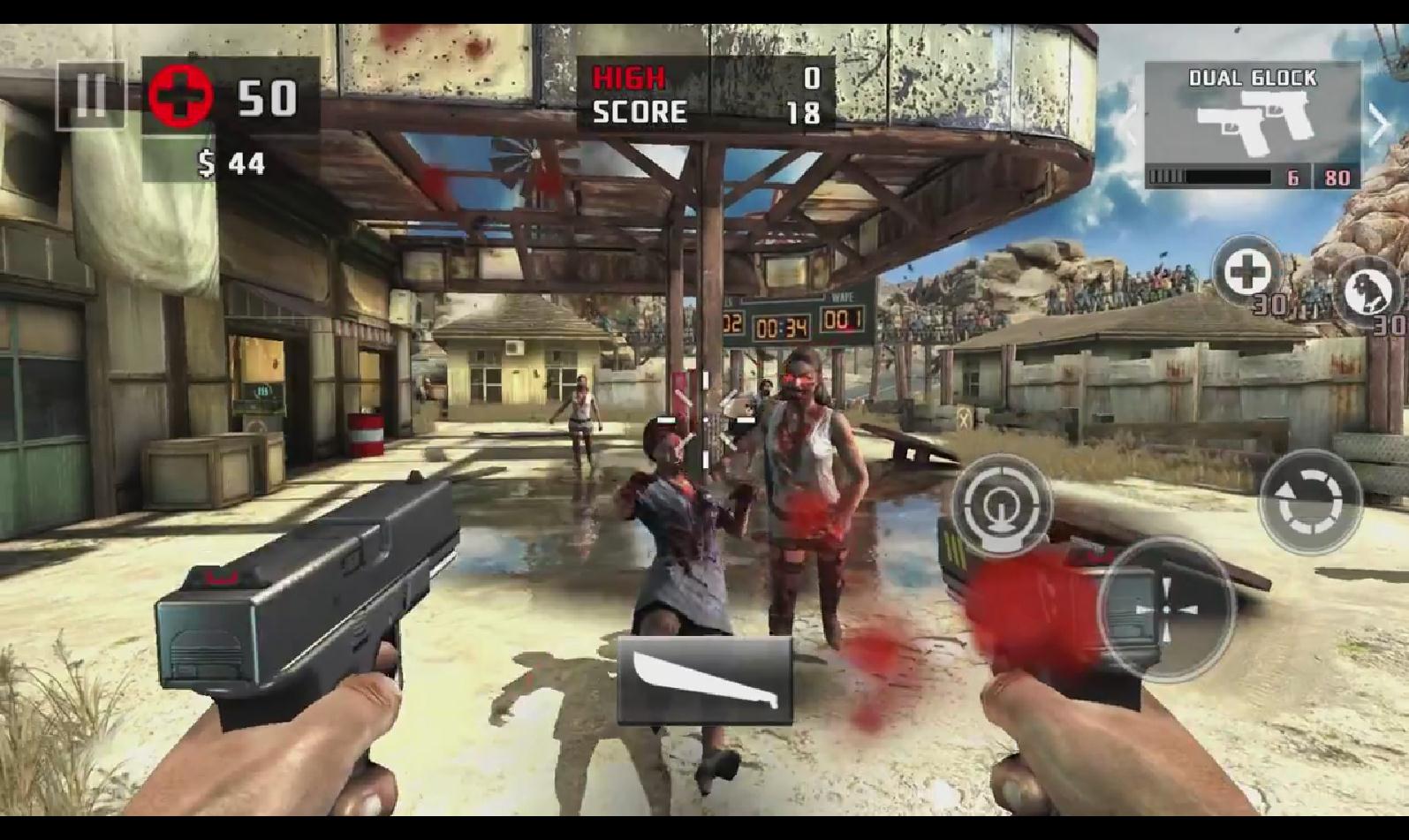Image resolution: width=1409 pixels, height=840 pixels.
Task: Reload using the circular arrows button
Action: coord(1310,502)
